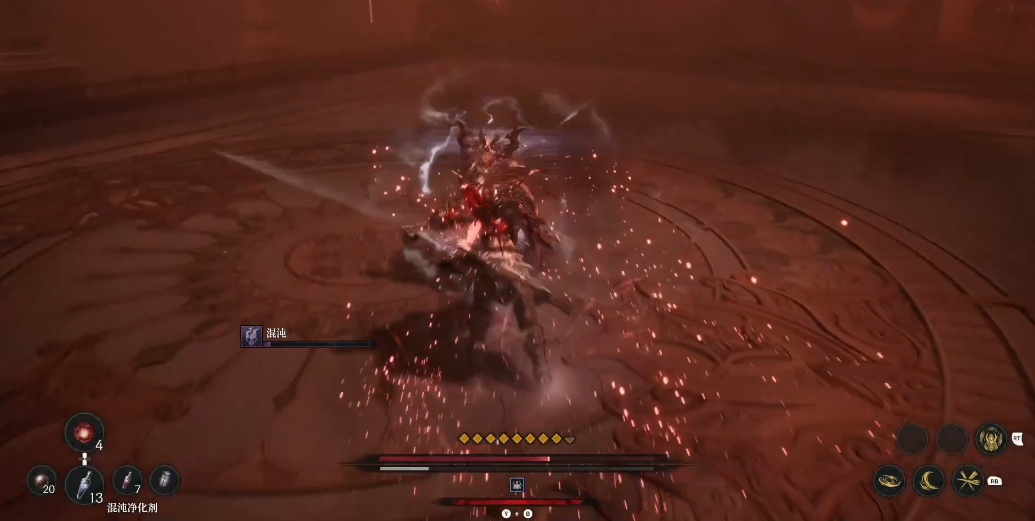The height and width of the screenshot is (521, 1035).
Task: Use the Chaos Purifier vial (混沌净化剂)
Action: tap(84, 484)
